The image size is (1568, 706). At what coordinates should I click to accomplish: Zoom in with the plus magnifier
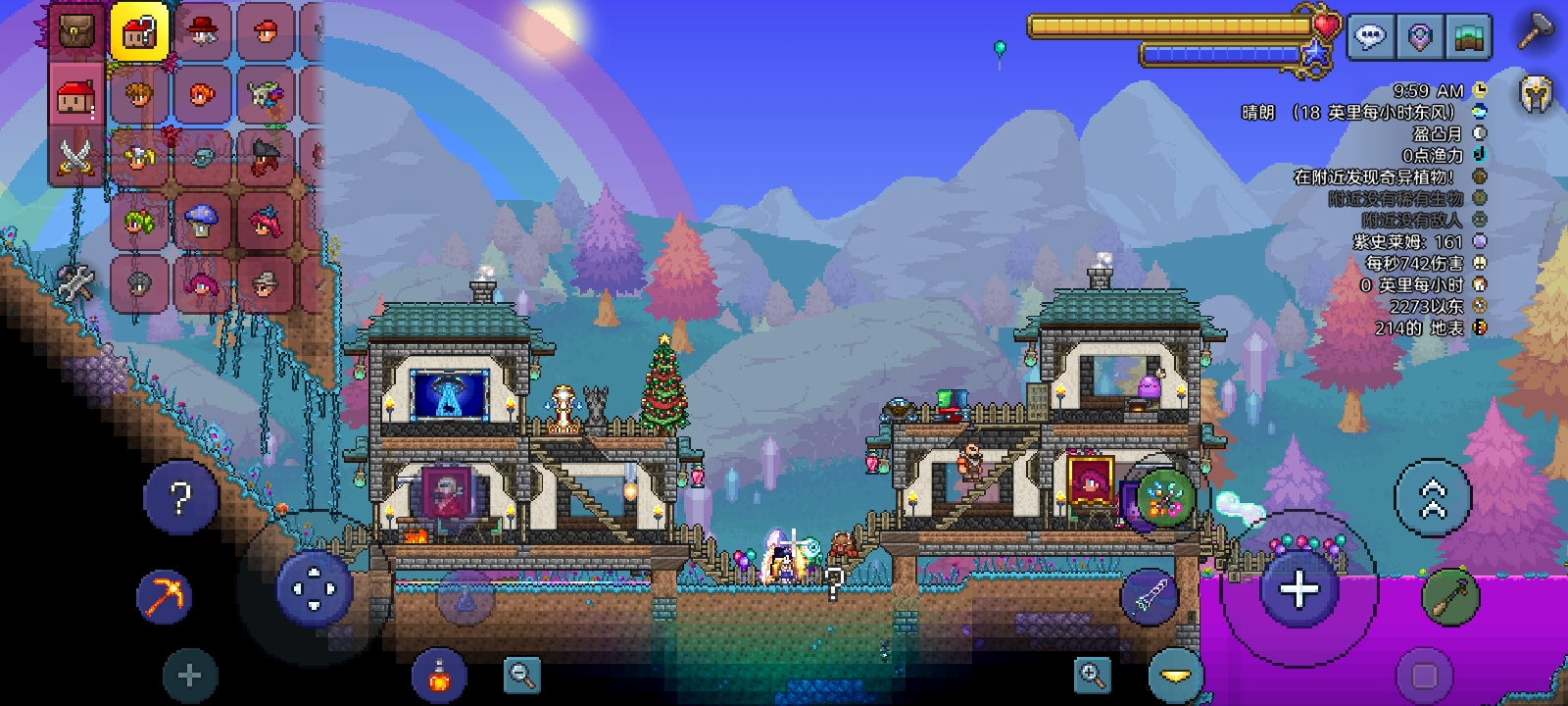1092,674
